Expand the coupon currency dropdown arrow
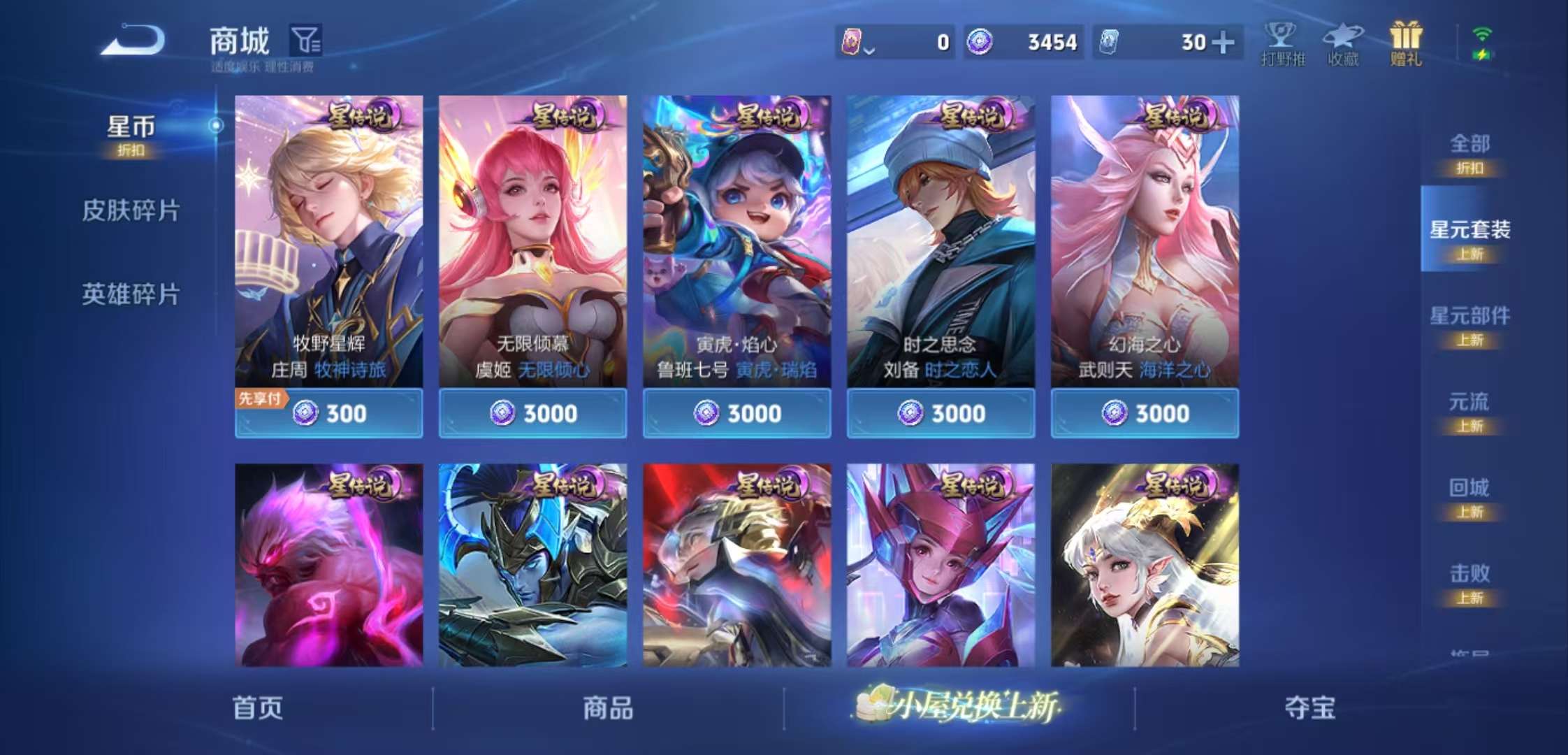Viewport: 1568px width, 755px height. click(870, 50)
